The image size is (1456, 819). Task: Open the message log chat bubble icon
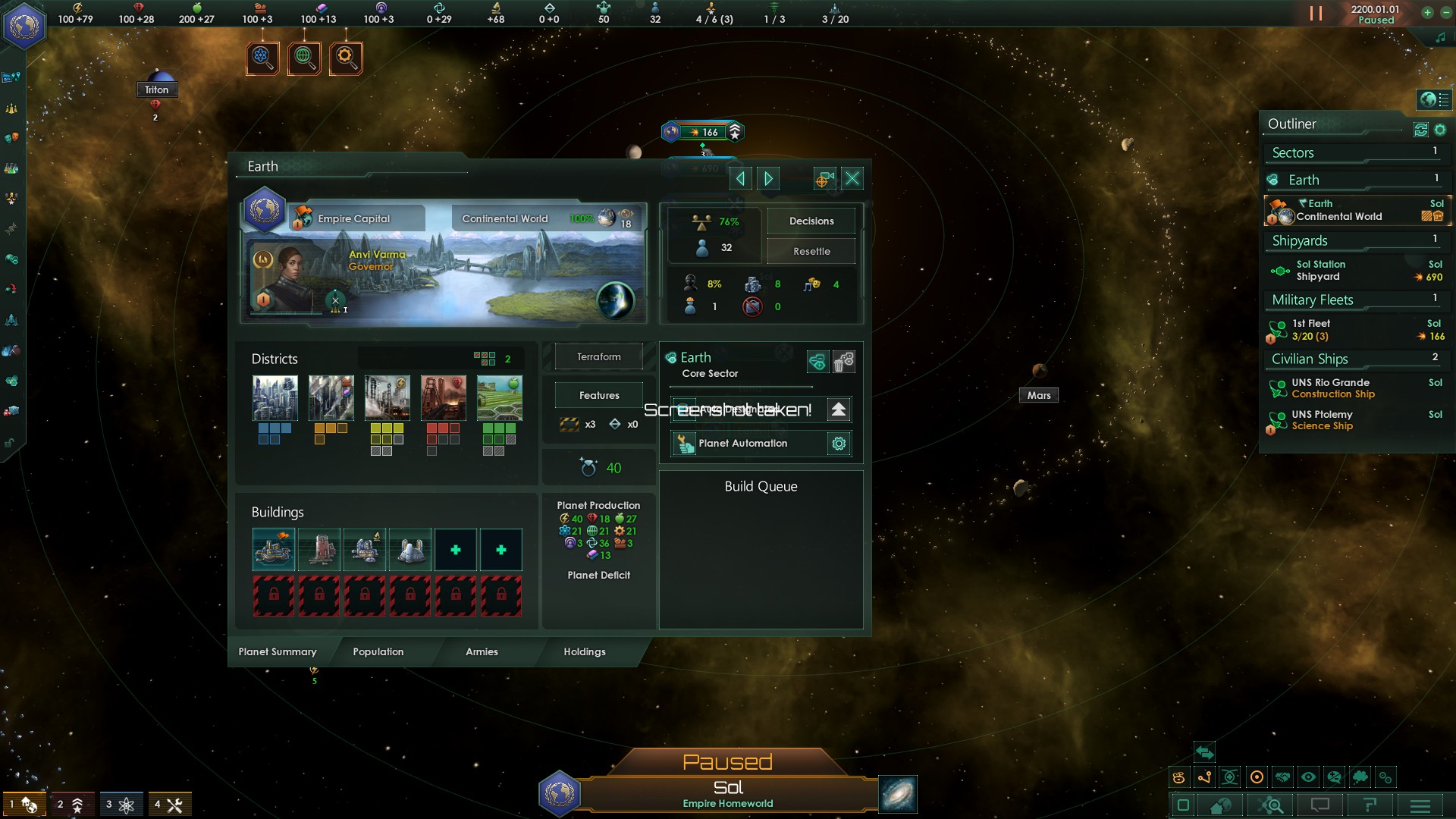click(x=1321, y=805)
